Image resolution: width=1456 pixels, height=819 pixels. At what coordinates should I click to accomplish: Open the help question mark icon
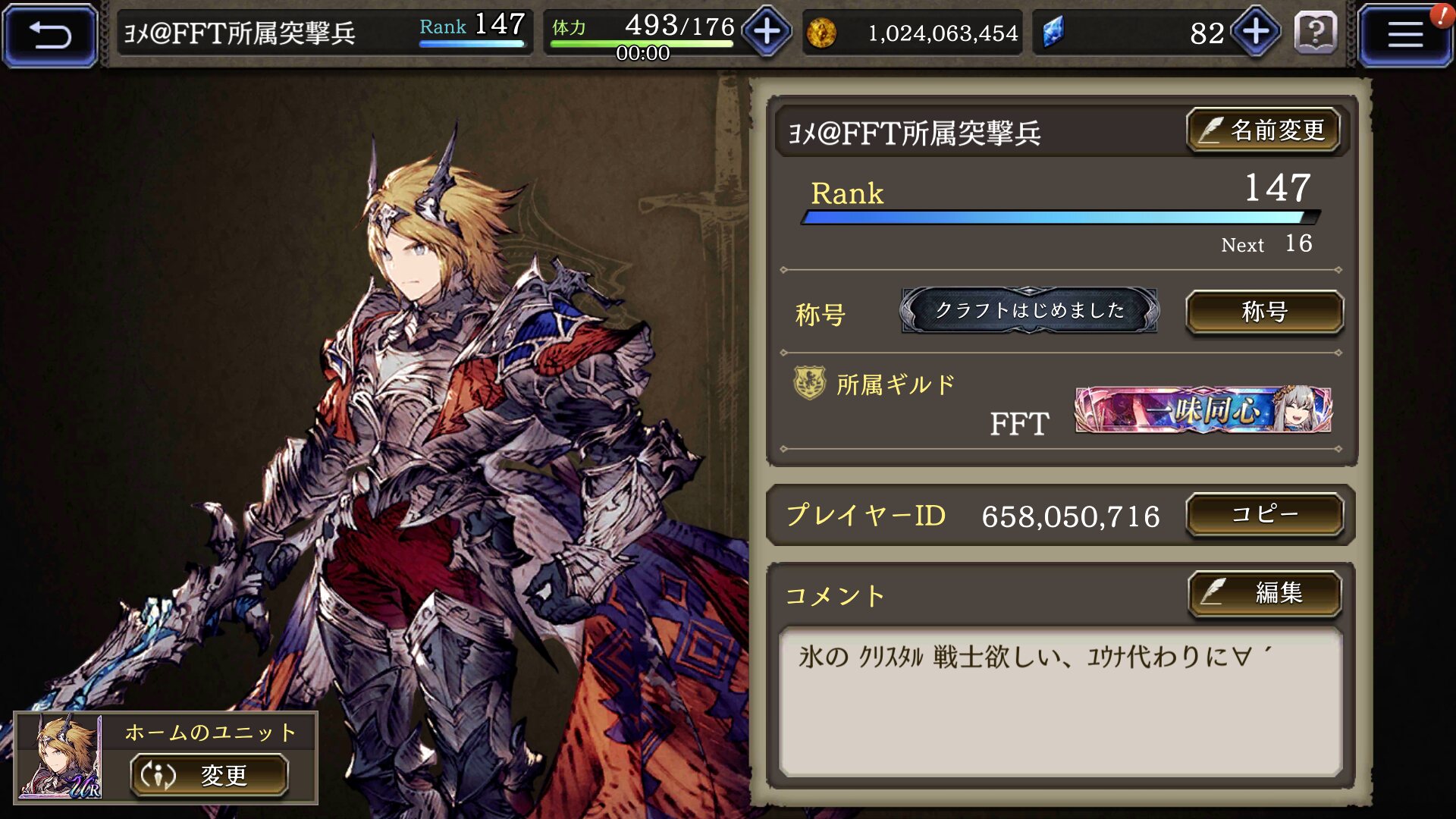pyautogui.click(x=1316, y=33)
